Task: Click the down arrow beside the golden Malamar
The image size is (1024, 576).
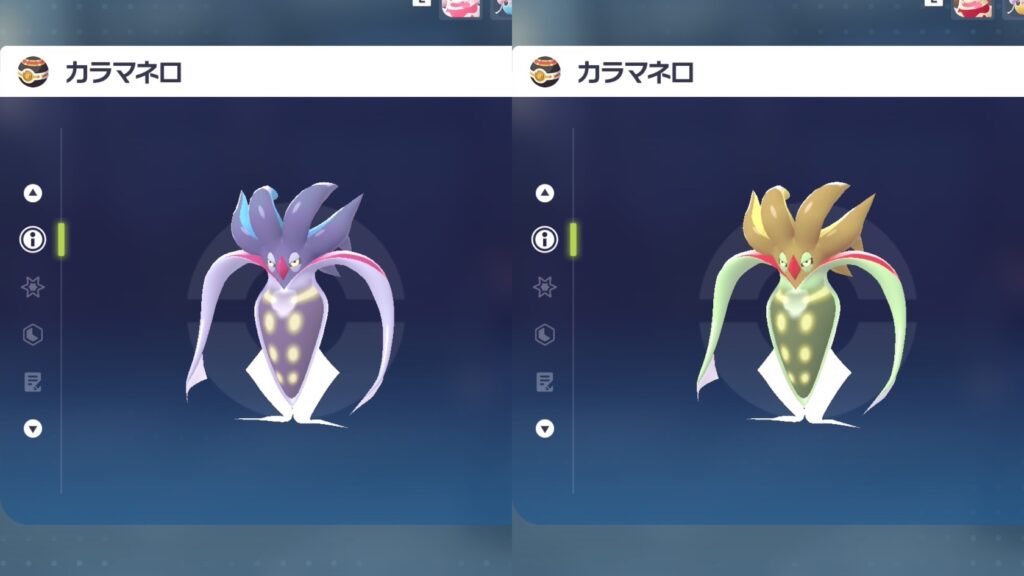Action: click(x=545, y=428)
